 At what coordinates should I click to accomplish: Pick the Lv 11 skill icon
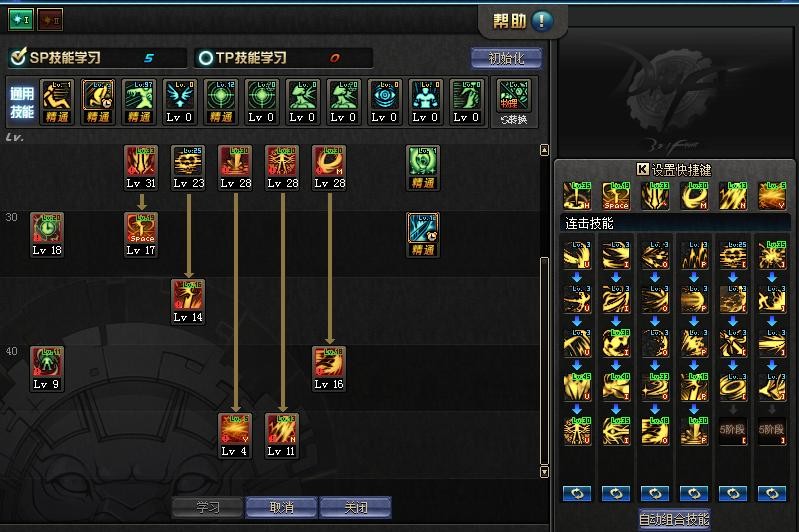[281, 429]
